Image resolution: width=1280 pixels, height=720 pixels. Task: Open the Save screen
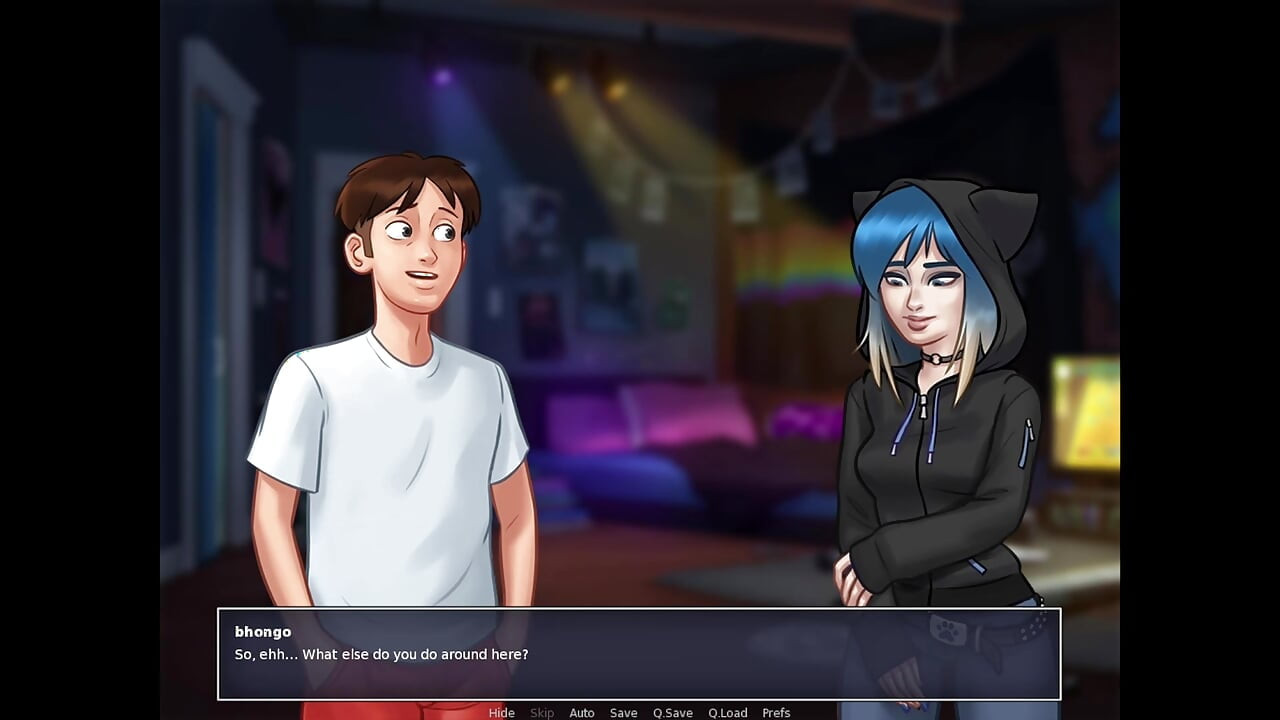click(623, 713)
